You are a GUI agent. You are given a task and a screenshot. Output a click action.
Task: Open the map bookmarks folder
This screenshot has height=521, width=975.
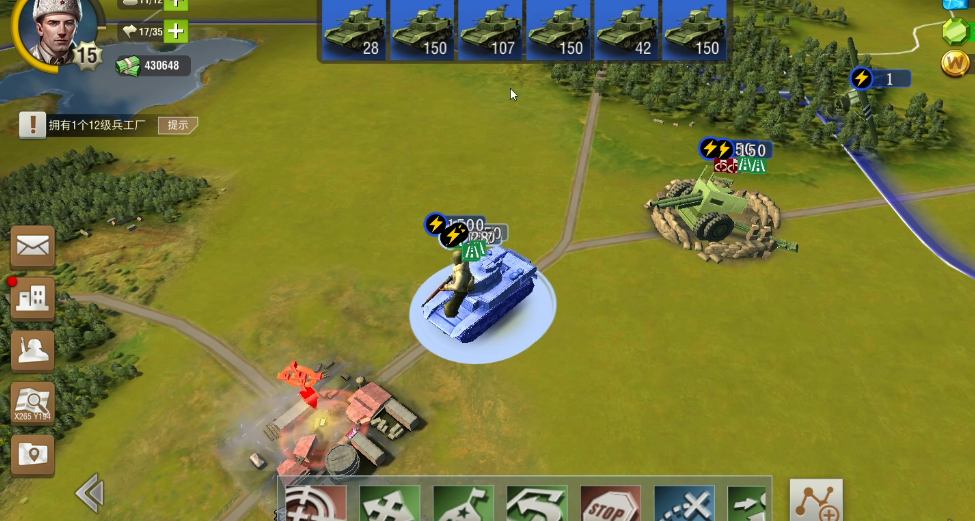coord(33,455)
